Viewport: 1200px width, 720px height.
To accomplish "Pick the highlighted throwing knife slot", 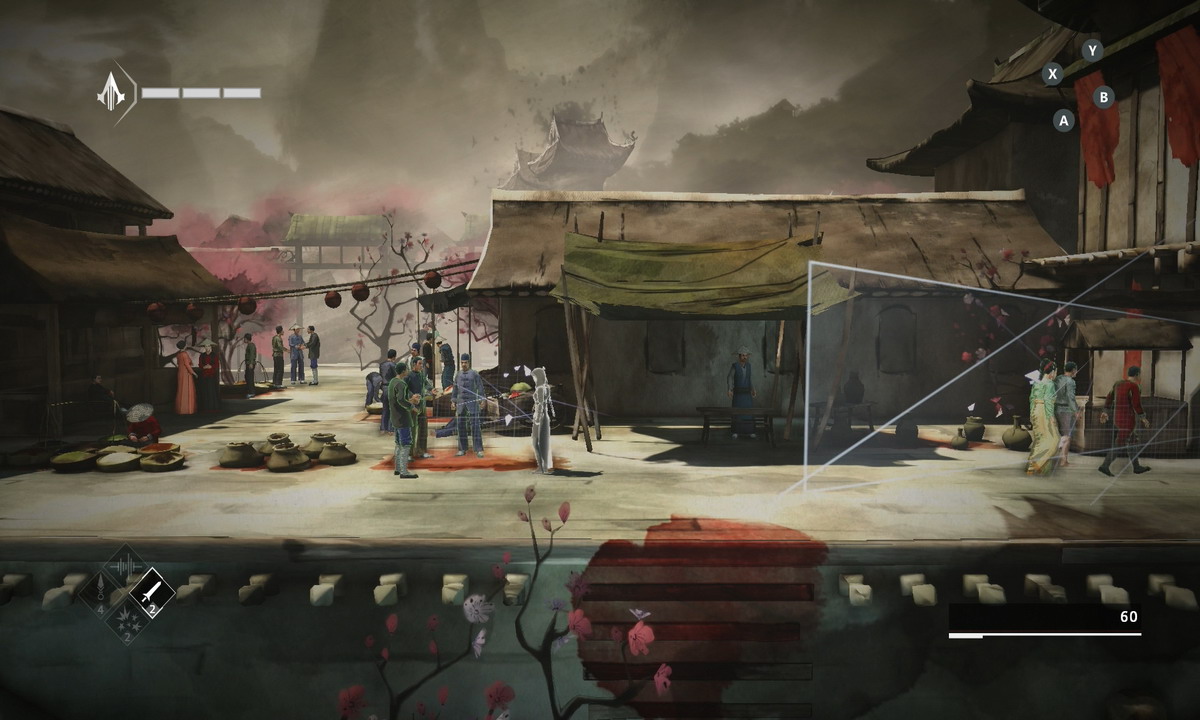I will pos(152,593).
